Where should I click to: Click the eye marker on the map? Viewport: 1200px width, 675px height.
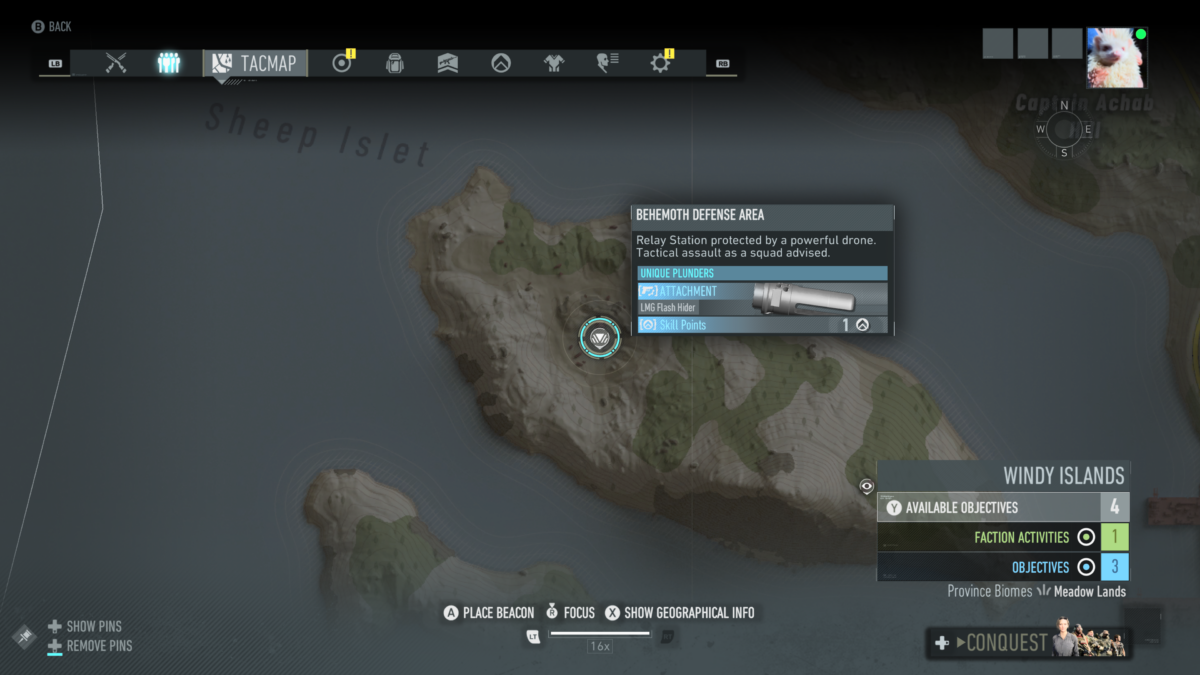click(867, 486)
